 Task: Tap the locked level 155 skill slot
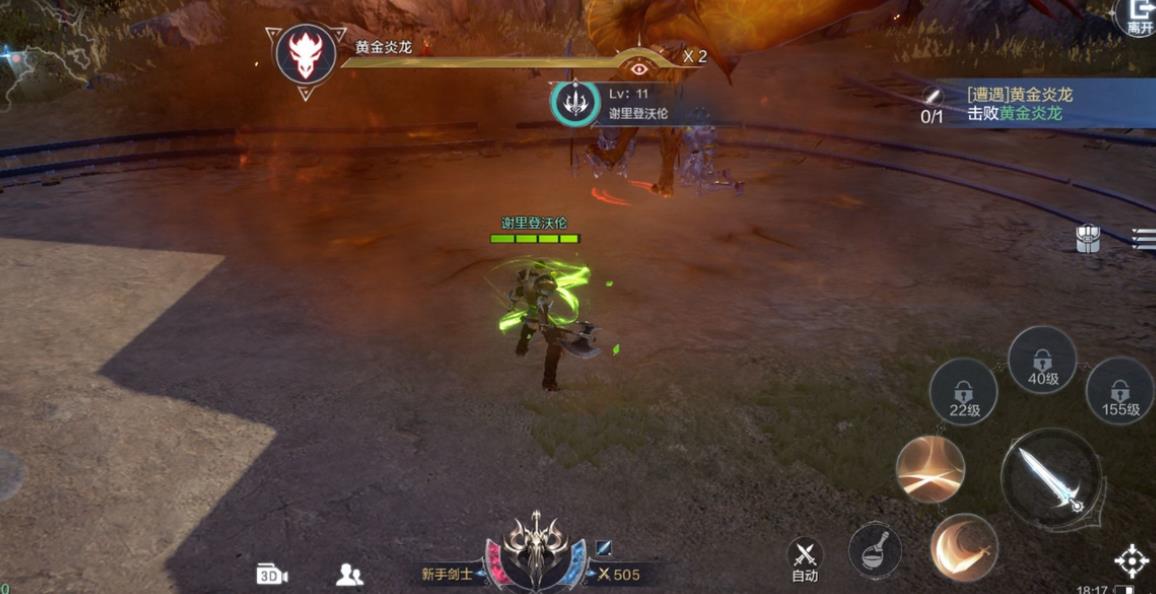[x=1120, y=392]
